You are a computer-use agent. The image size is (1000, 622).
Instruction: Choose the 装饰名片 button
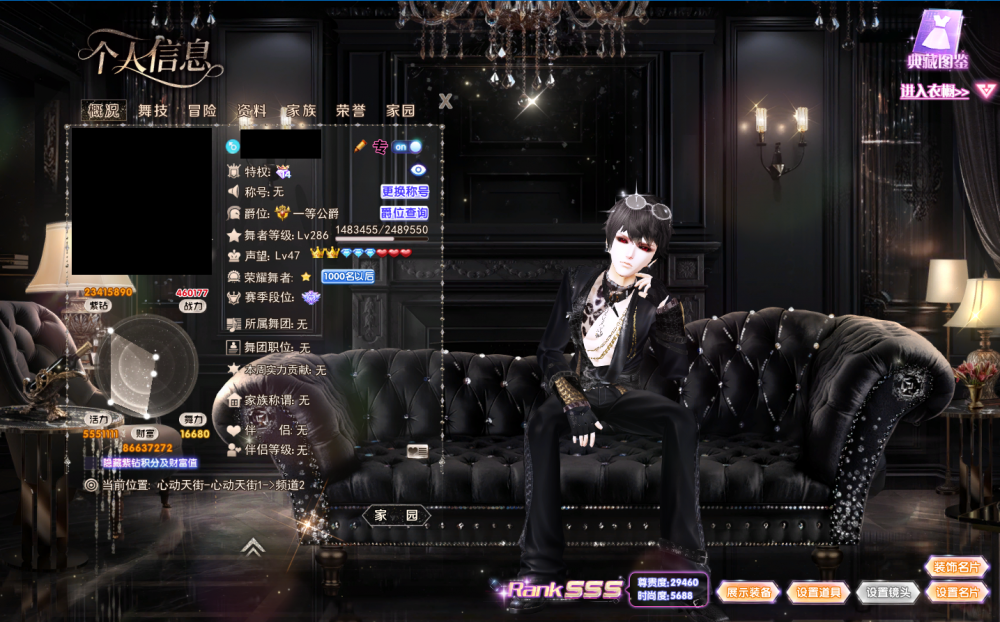[x=956, y=567]
